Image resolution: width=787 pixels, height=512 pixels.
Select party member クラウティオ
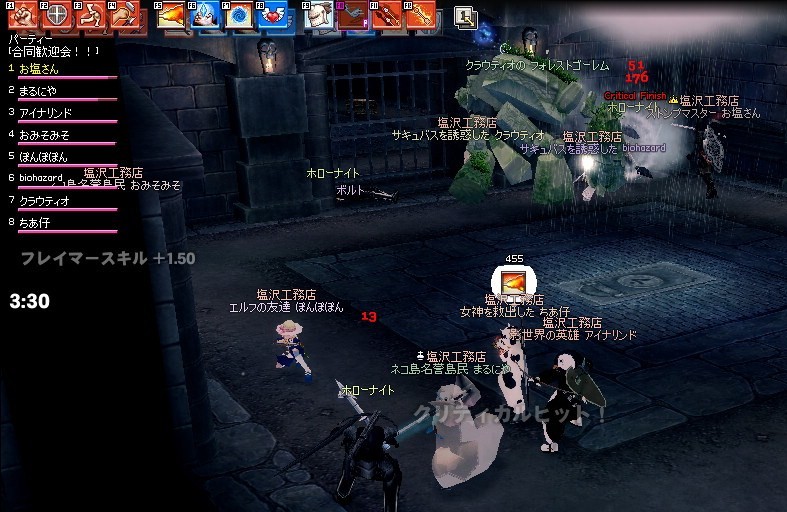(x=44, y=200)
